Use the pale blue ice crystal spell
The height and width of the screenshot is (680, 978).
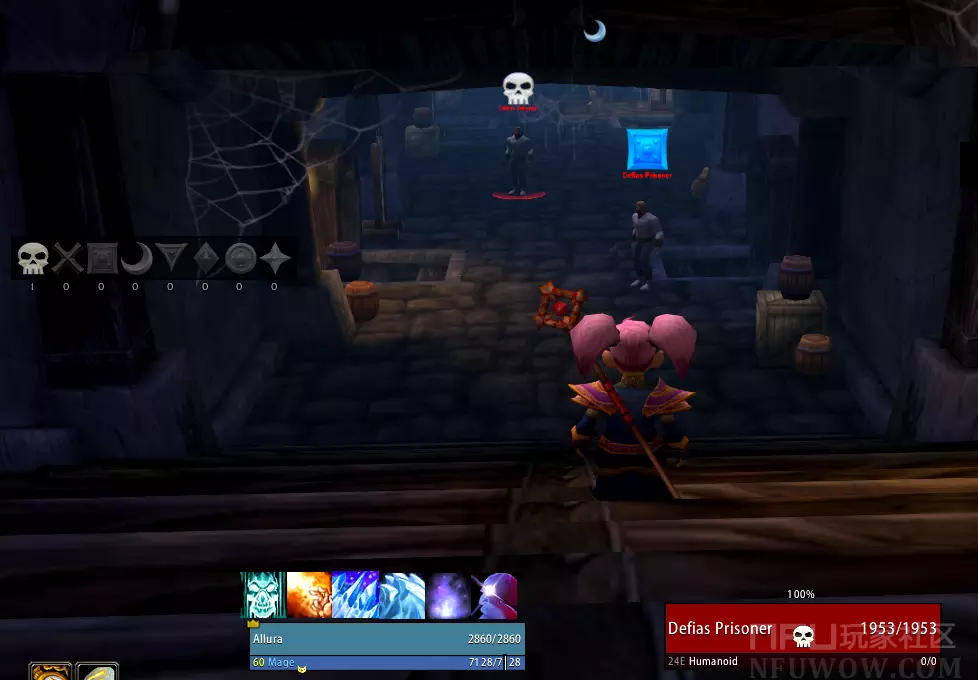coord(401,596)
